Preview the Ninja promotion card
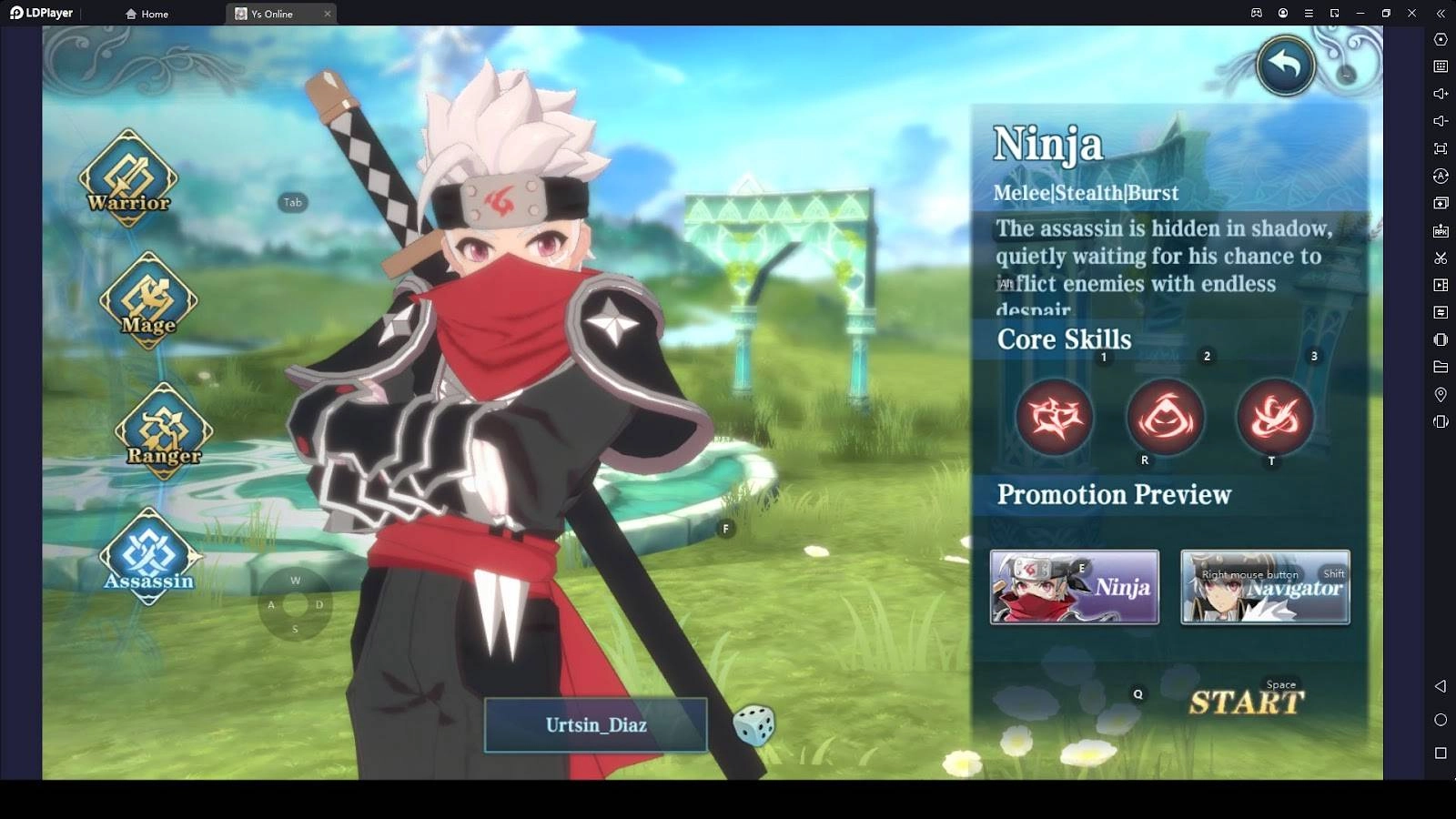1456x819 pixels. pos(1074,587)
